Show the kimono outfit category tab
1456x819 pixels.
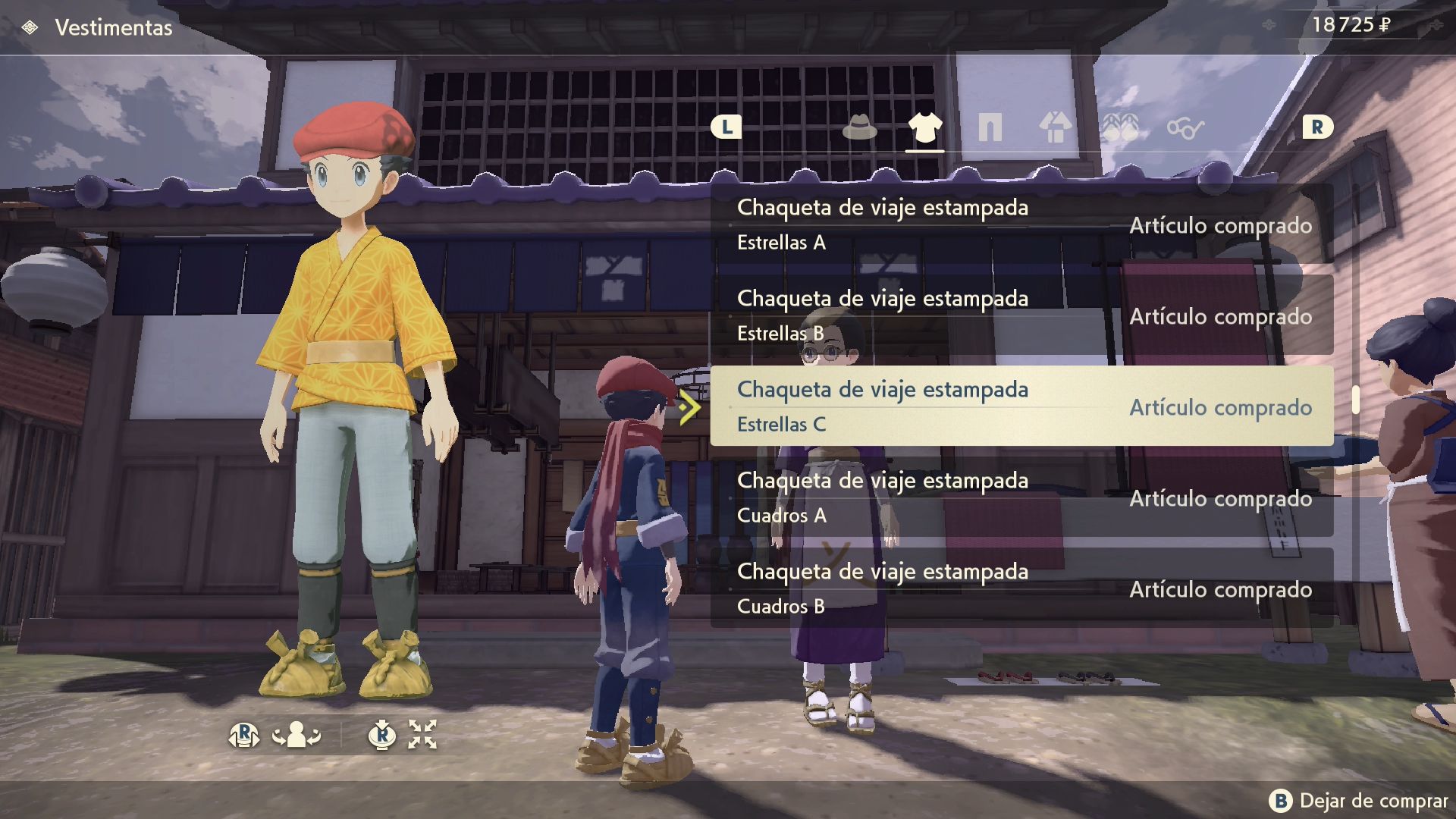(x=1055, y=127)
